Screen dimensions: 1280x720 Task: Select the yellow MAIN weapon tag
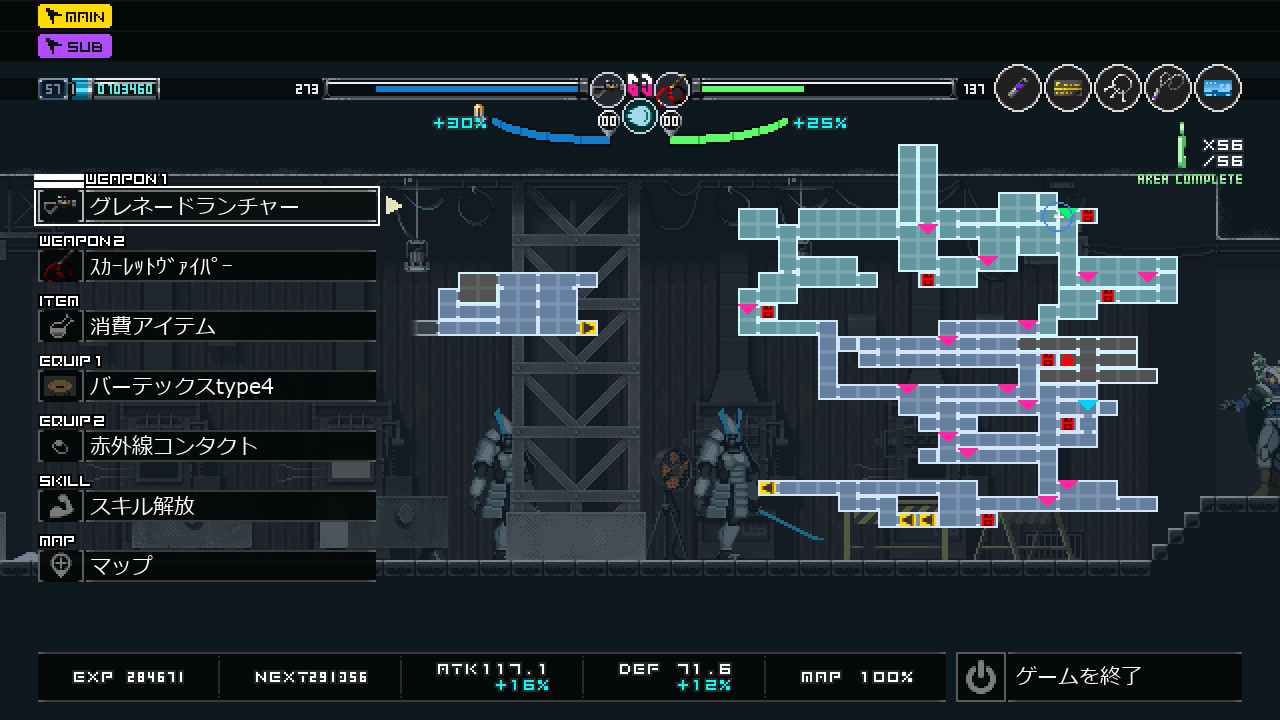(x=75, y=16)
